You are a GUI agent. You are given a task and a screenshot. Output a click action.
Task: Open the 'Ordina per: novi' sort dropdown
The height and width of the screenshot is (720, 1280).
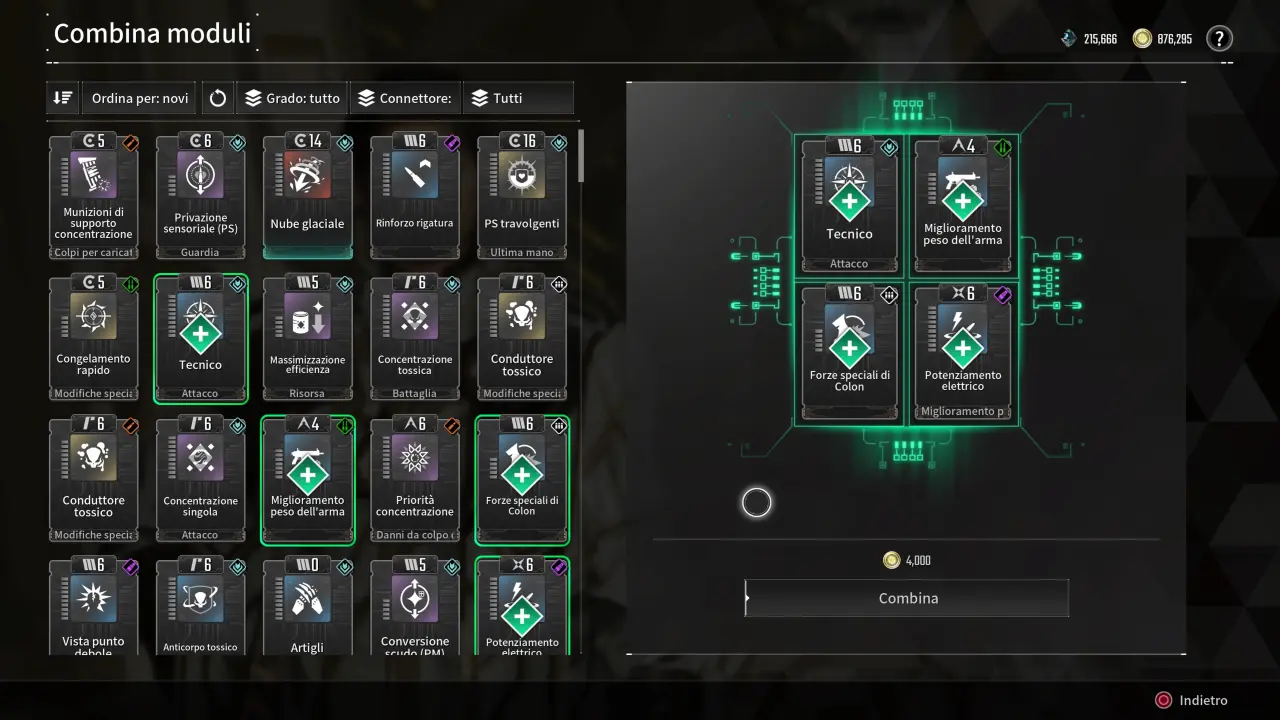coord(139,98)
